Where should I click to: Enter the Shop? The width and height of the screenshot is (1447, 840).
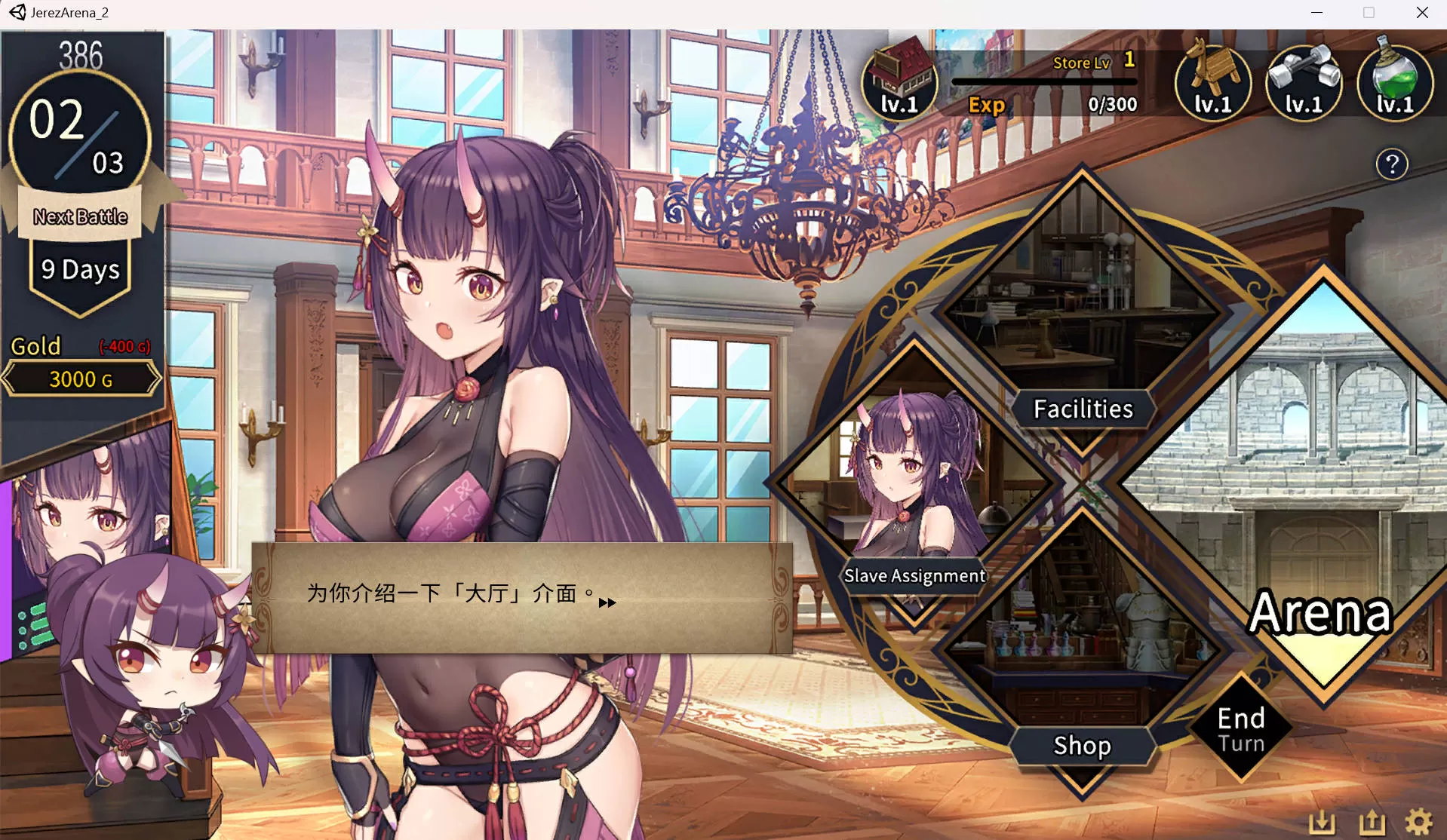tap(1082, 745)
